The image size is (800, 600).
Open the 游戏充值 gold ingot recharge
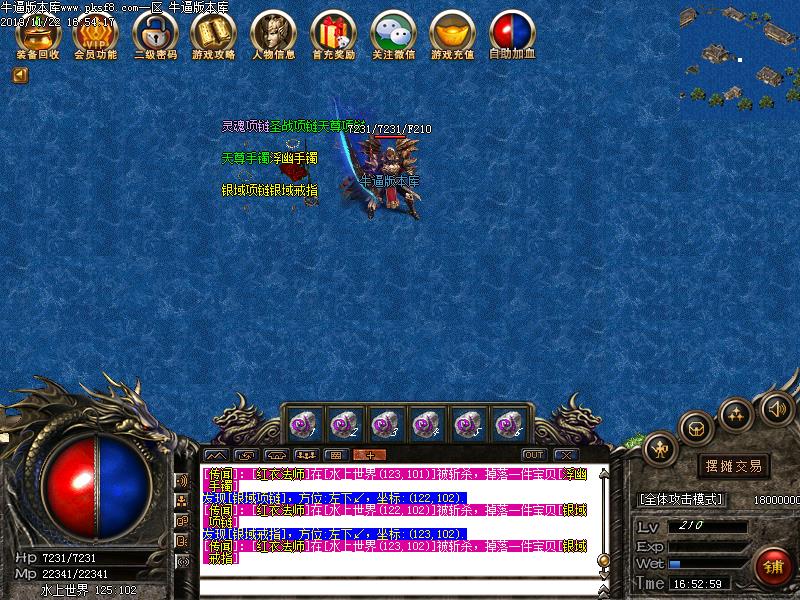[x=453, y=35]
